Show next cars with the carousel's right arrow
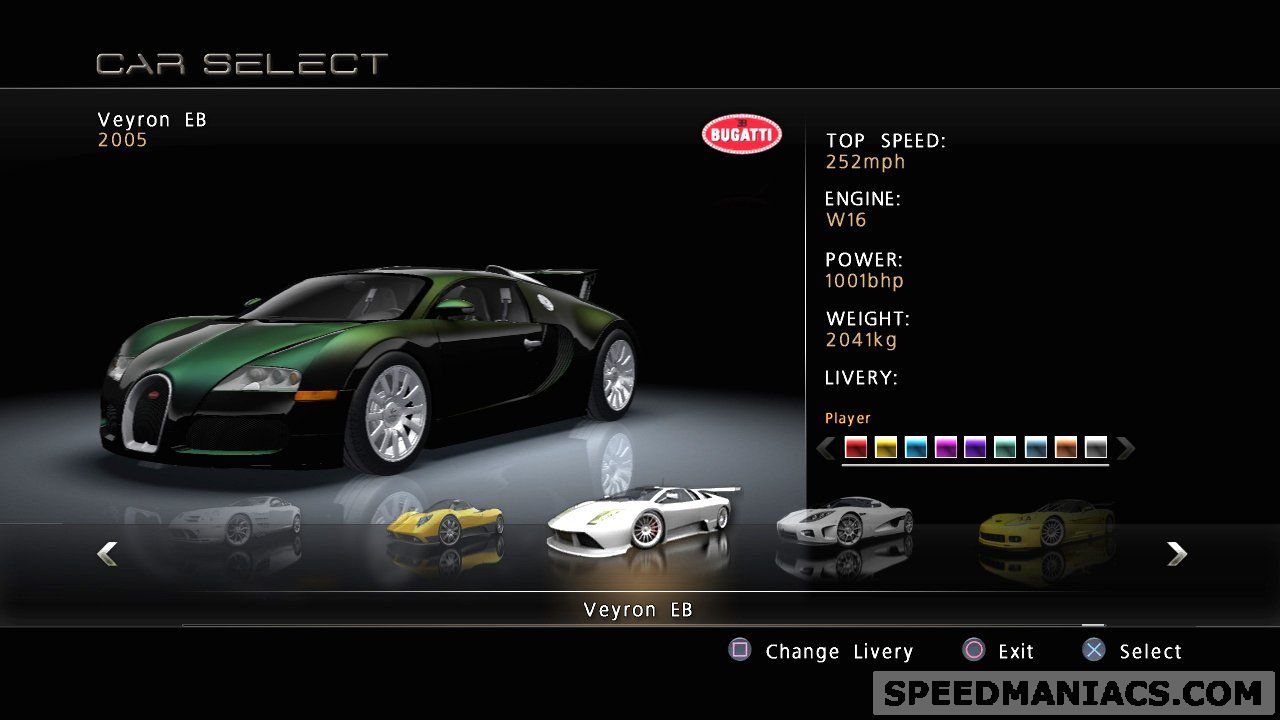Screen dimensions: 1280x720 pos(1177,553)
